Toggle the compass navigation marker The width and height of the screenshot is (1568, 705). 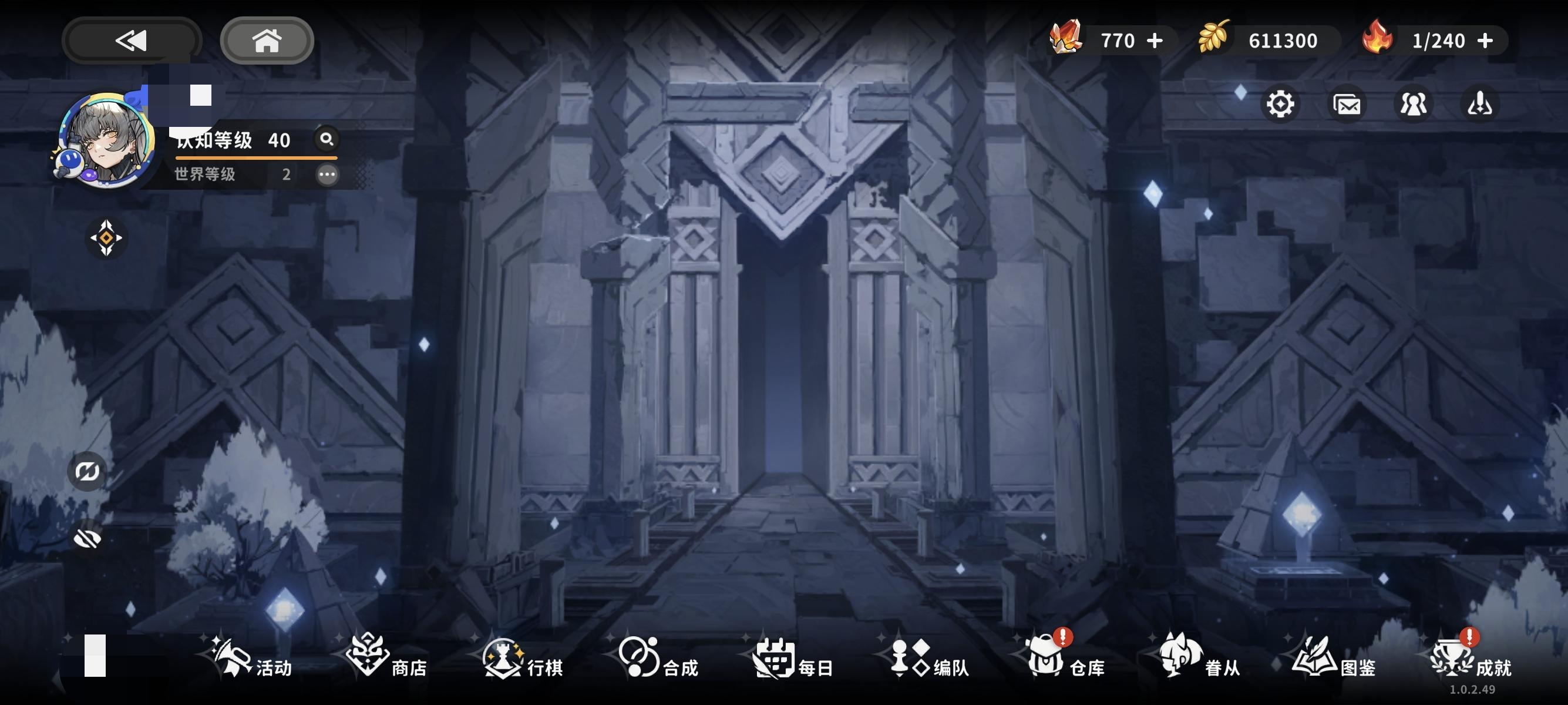(106, 238)
